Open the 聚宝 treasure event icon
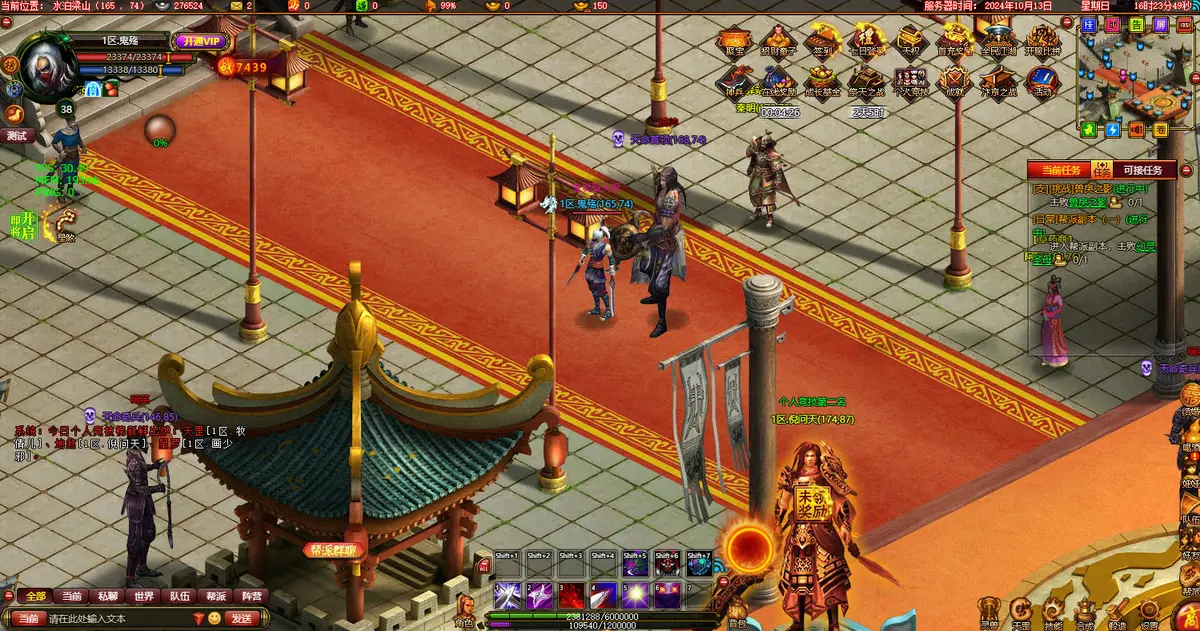Image resolution: width=1200 pixels, height=631 pixels. click(733, 43)
